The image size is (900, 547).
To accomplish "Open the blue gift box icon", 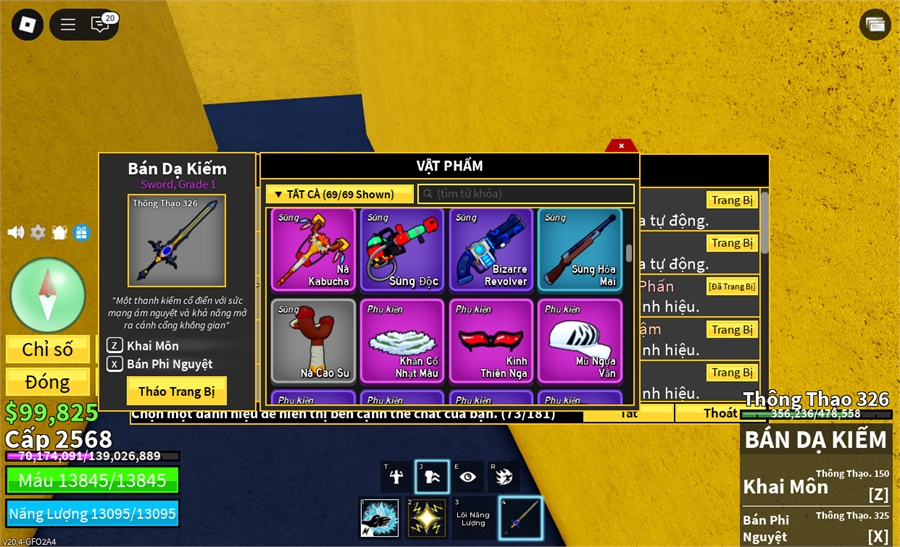I will pos(81,232).
